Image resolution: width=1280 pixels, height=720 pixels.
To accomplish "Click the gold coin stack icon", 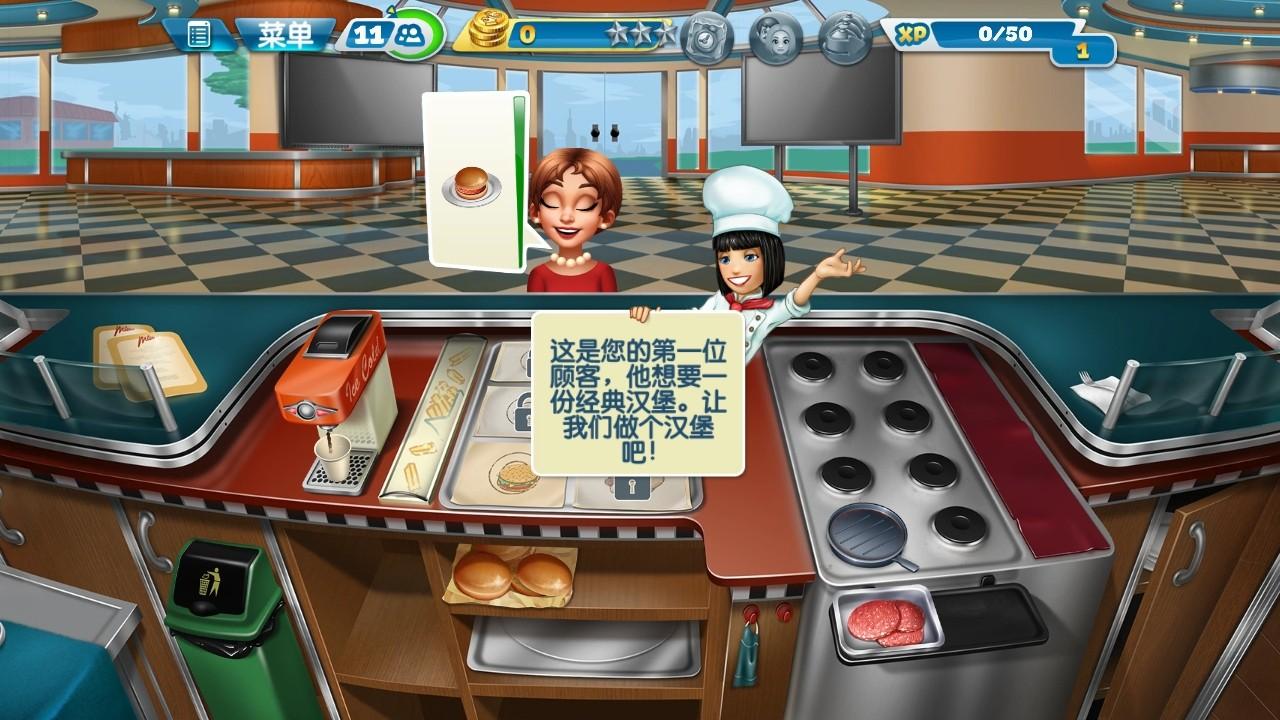I will click(491, 32).
